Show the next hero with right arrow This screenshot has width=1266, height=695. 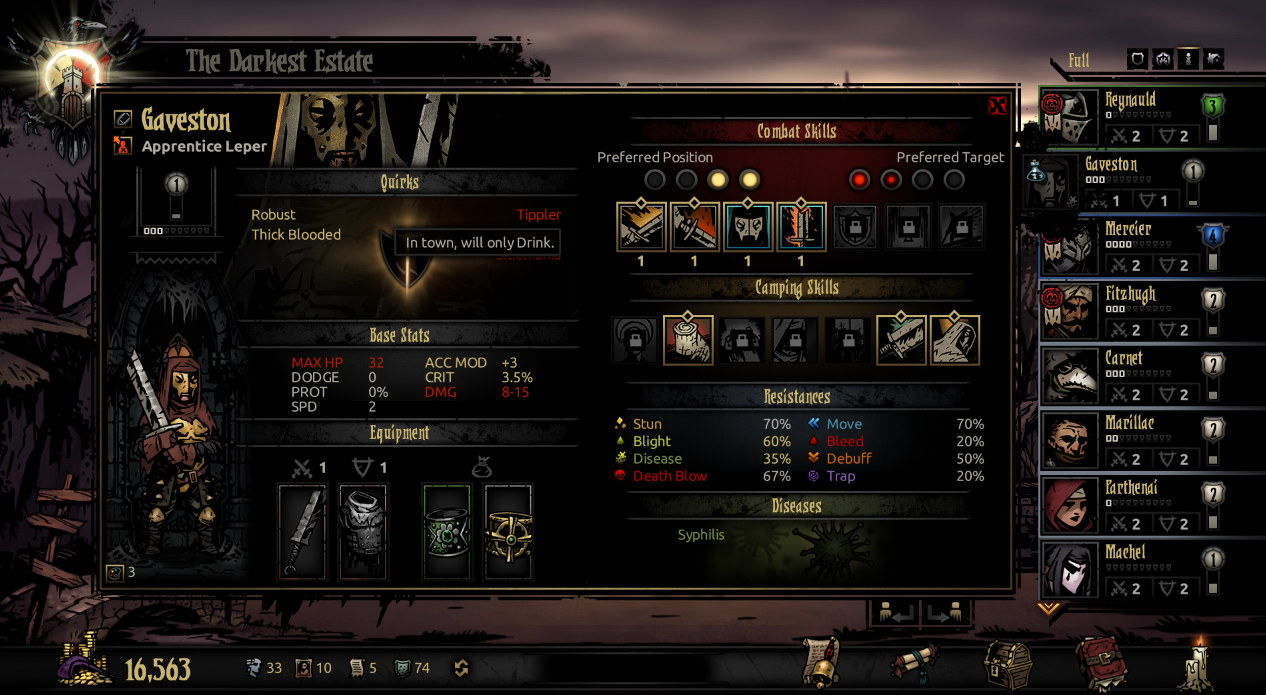tap(945, 612)
